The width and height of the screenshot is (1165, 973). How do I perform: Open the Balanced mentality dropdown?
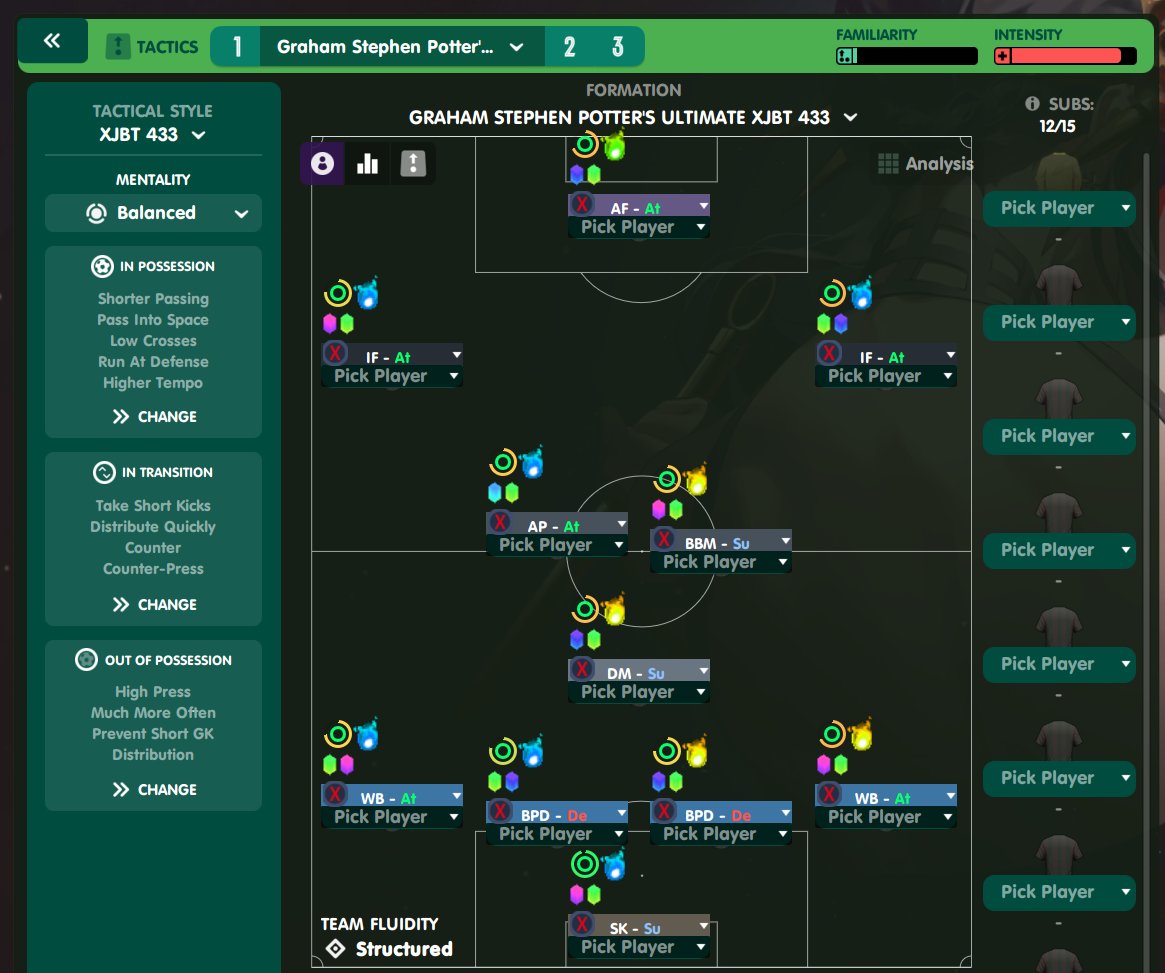pos(153,213)
